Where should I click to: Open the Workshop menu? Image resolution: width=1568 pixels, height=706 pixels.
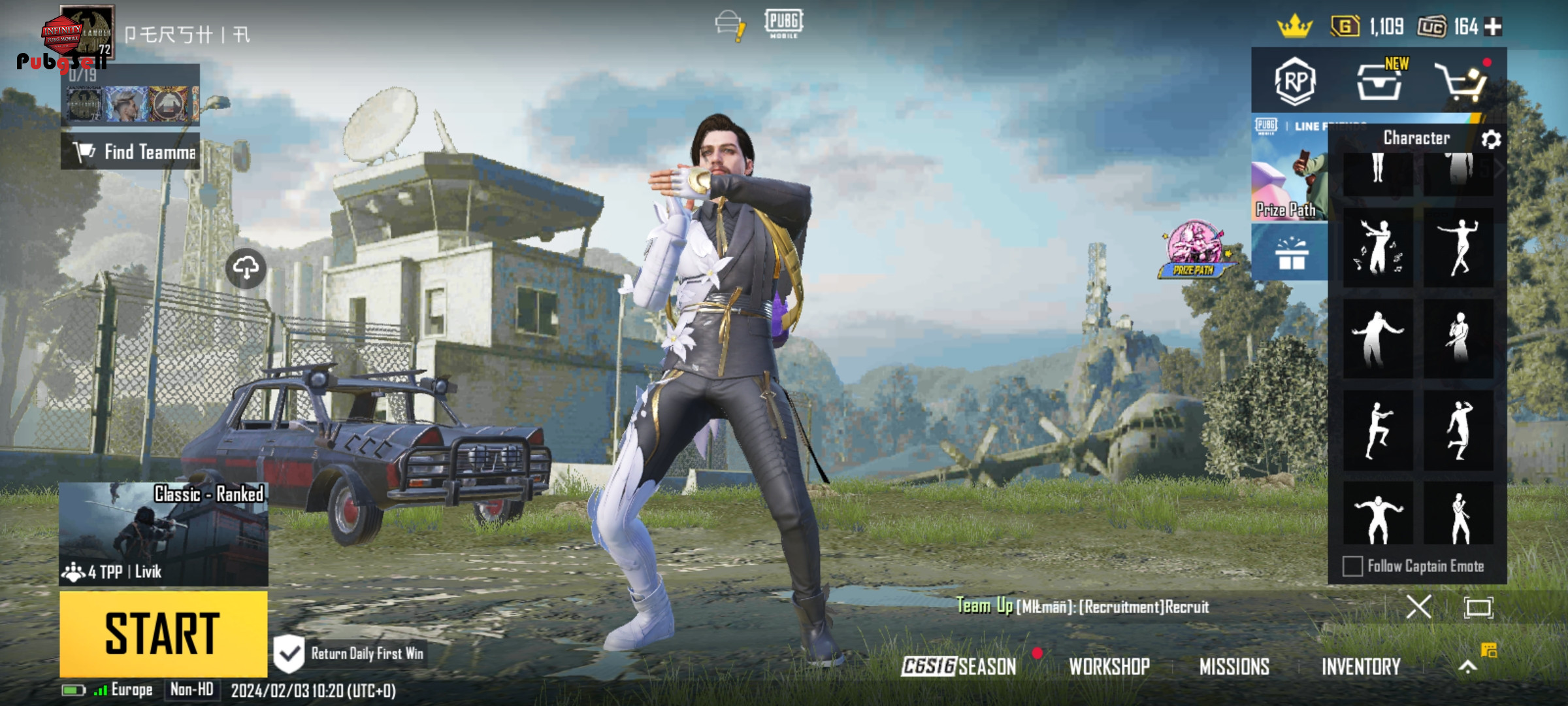[x=1109, y=666]
